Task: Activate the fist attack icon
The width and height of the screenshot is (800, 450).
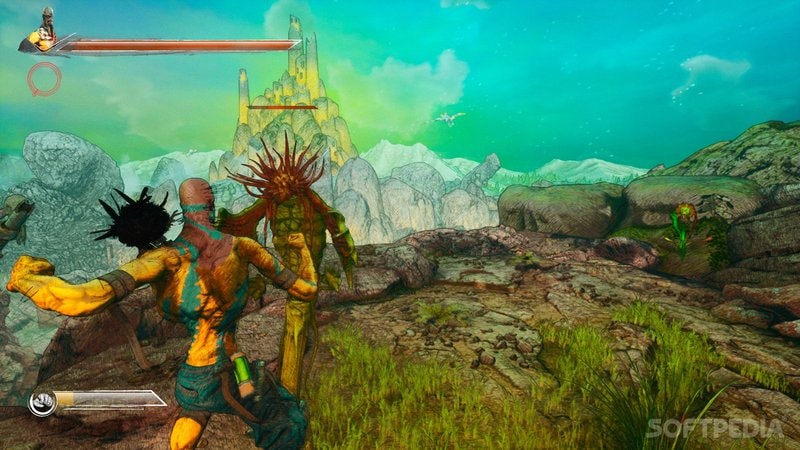Action: tap(41, 403)
